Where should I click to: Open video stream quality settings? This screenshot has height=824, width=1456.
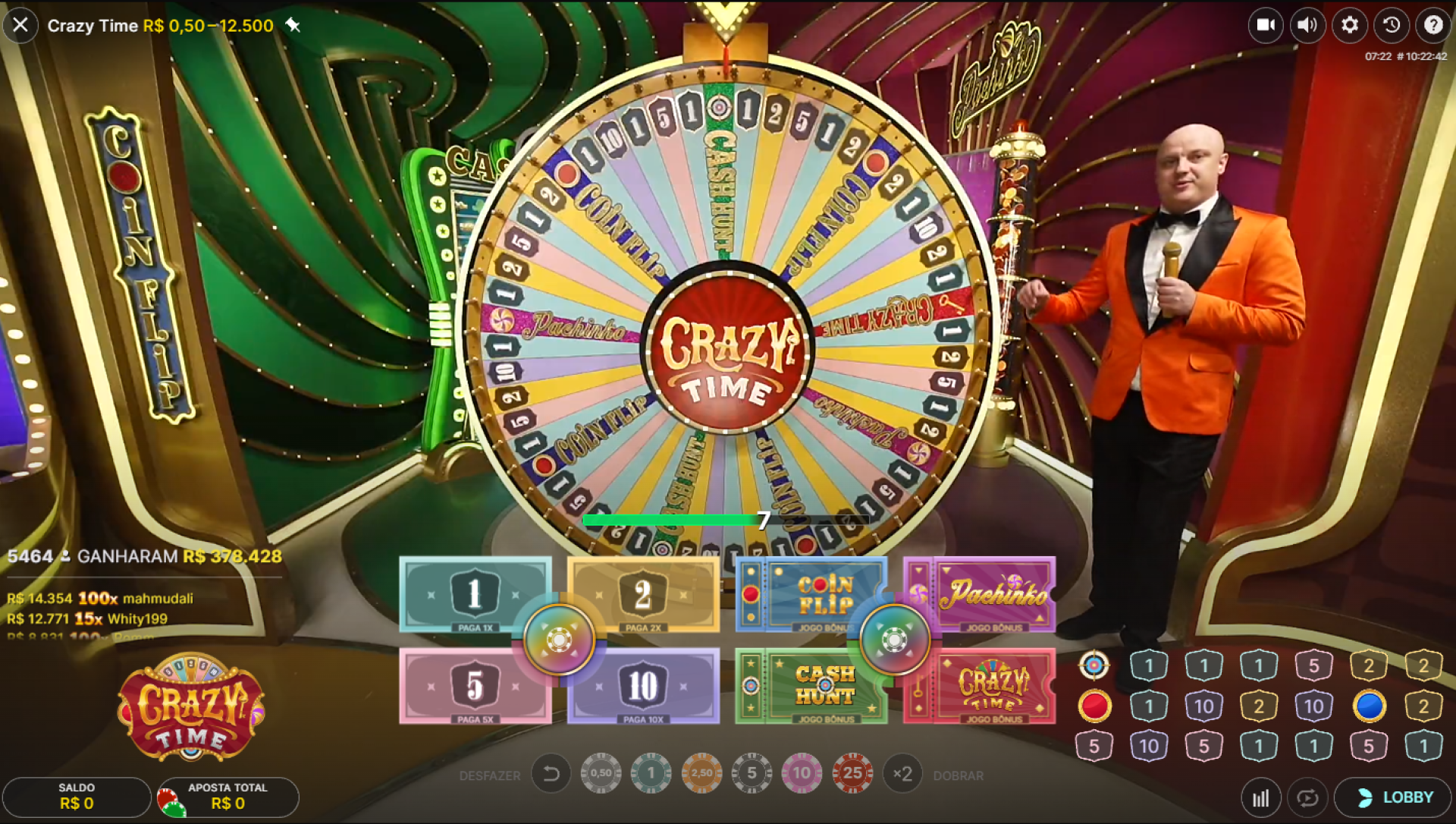1265,25
